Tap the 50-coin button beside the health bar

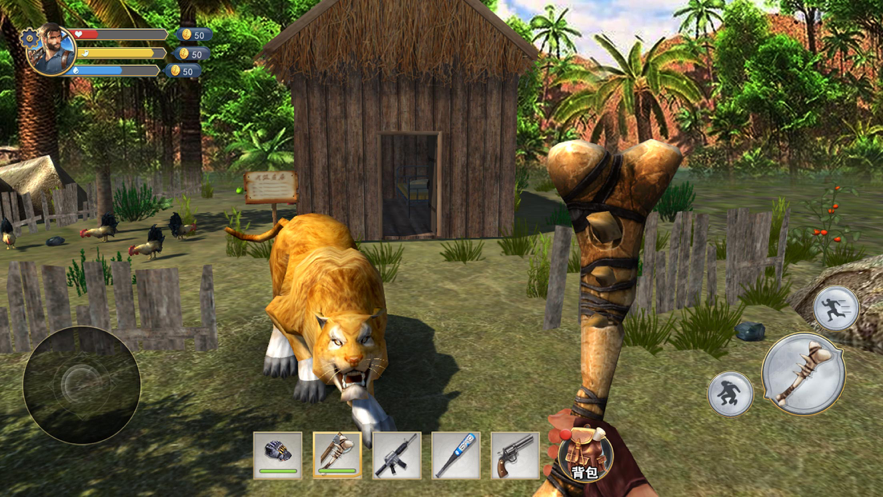pos(193,35)
